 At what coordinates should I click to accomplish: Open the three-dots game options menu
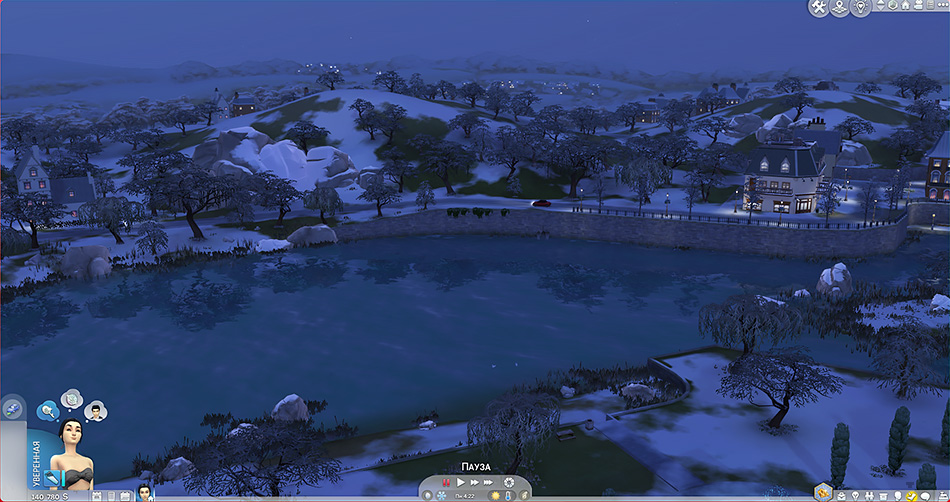click(939, 7)
